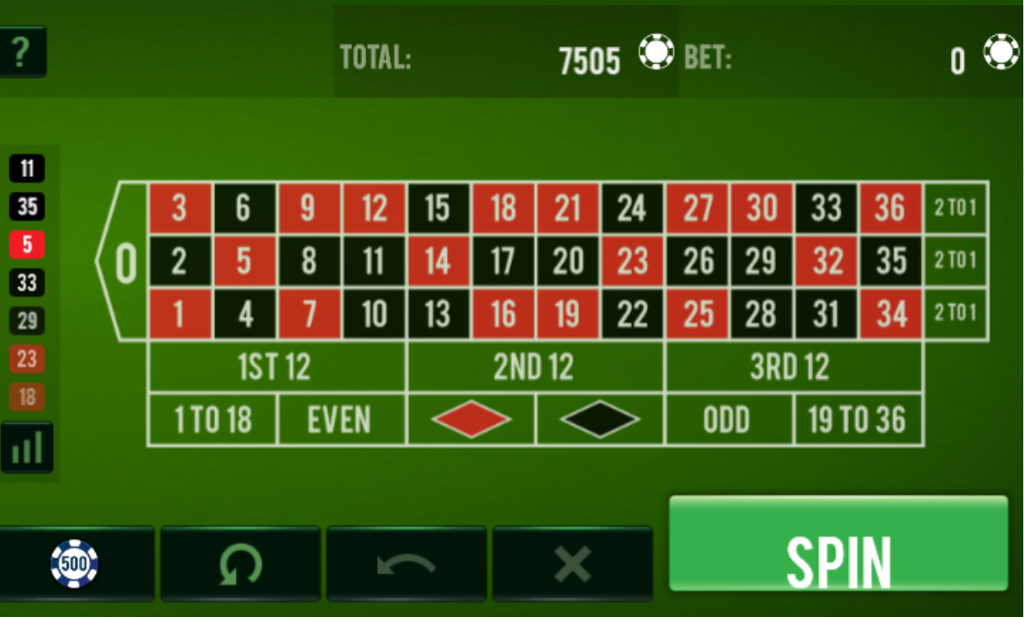This screenshot has height=617, width=1024.
Task: Bet on the red diamond
Action: pos(471,420)
